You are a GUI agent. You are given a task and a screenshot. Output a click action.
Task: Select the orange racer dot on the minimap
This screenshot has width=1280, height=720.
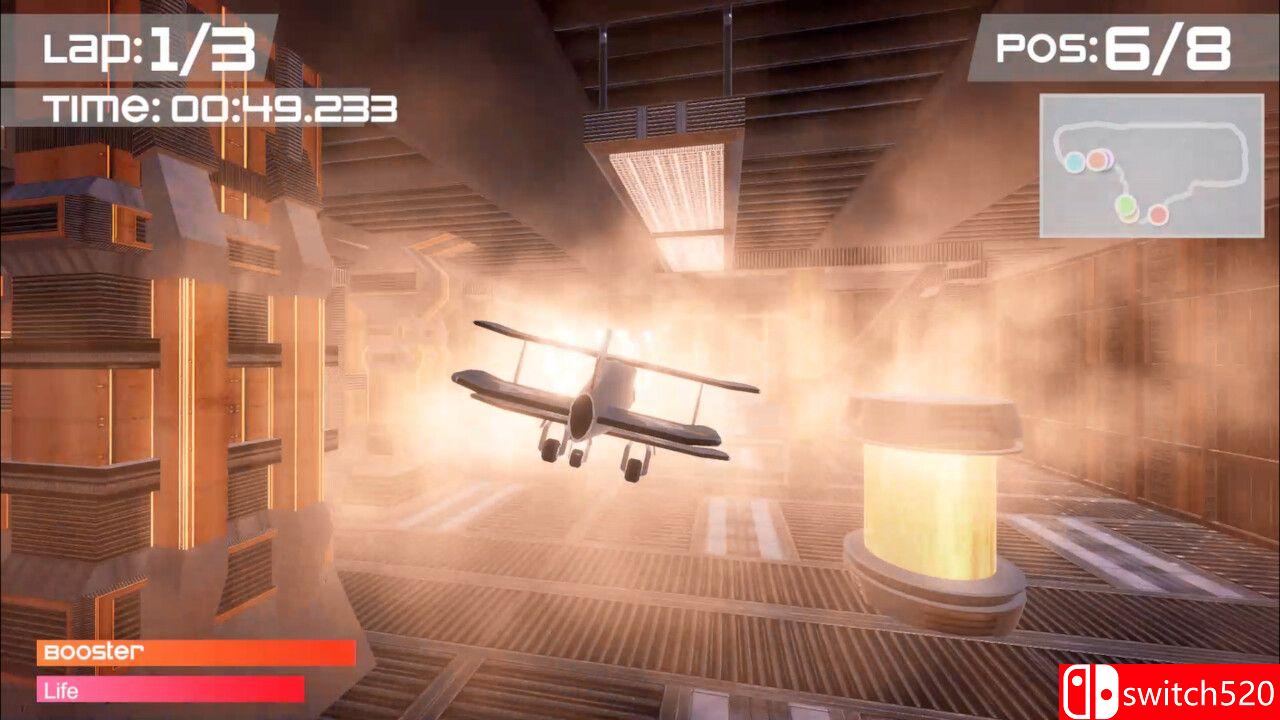[1096, 159]
